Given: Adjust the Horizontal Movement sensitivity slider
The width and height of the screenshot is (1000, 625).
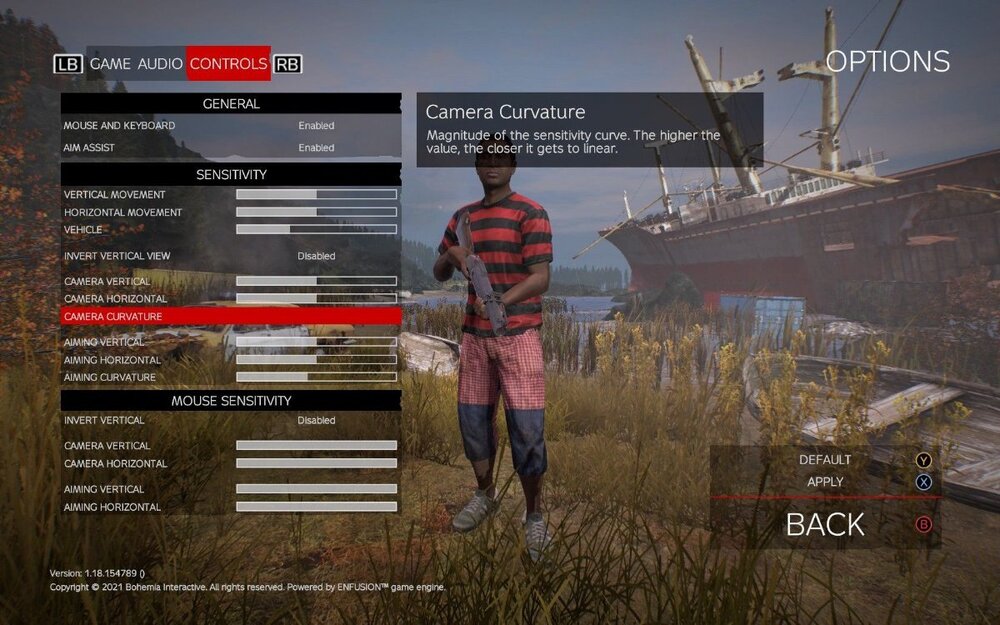Looking at the screenshot, I should tap(316, 212).
